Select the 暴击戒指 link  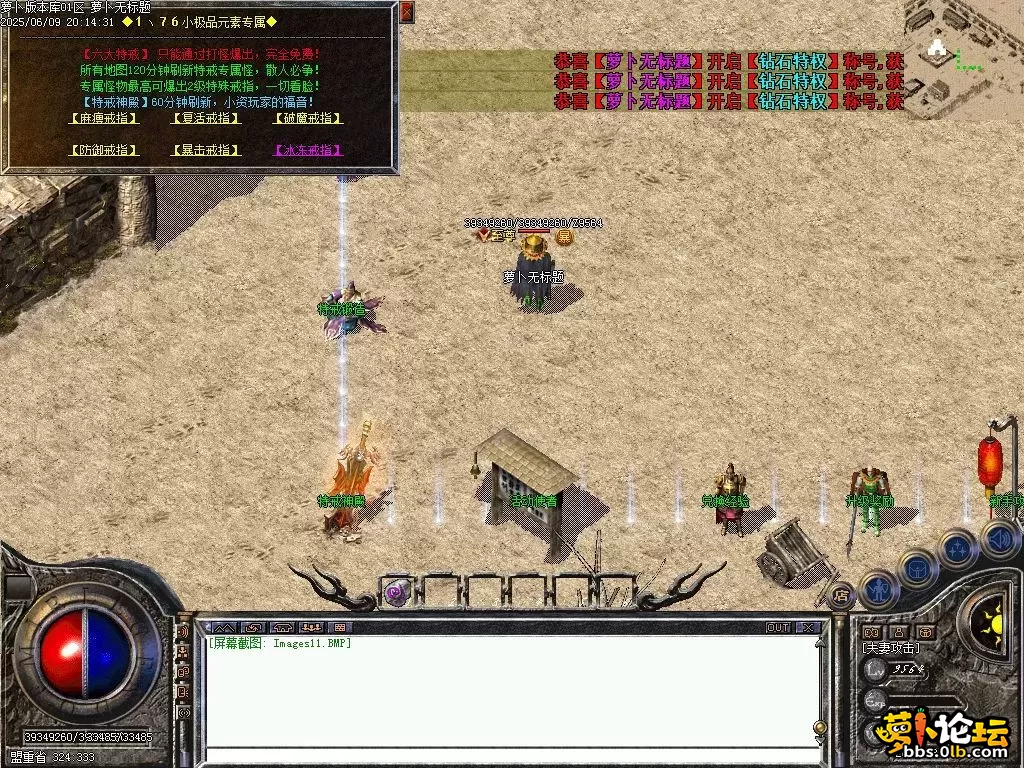tap(206, 150)
